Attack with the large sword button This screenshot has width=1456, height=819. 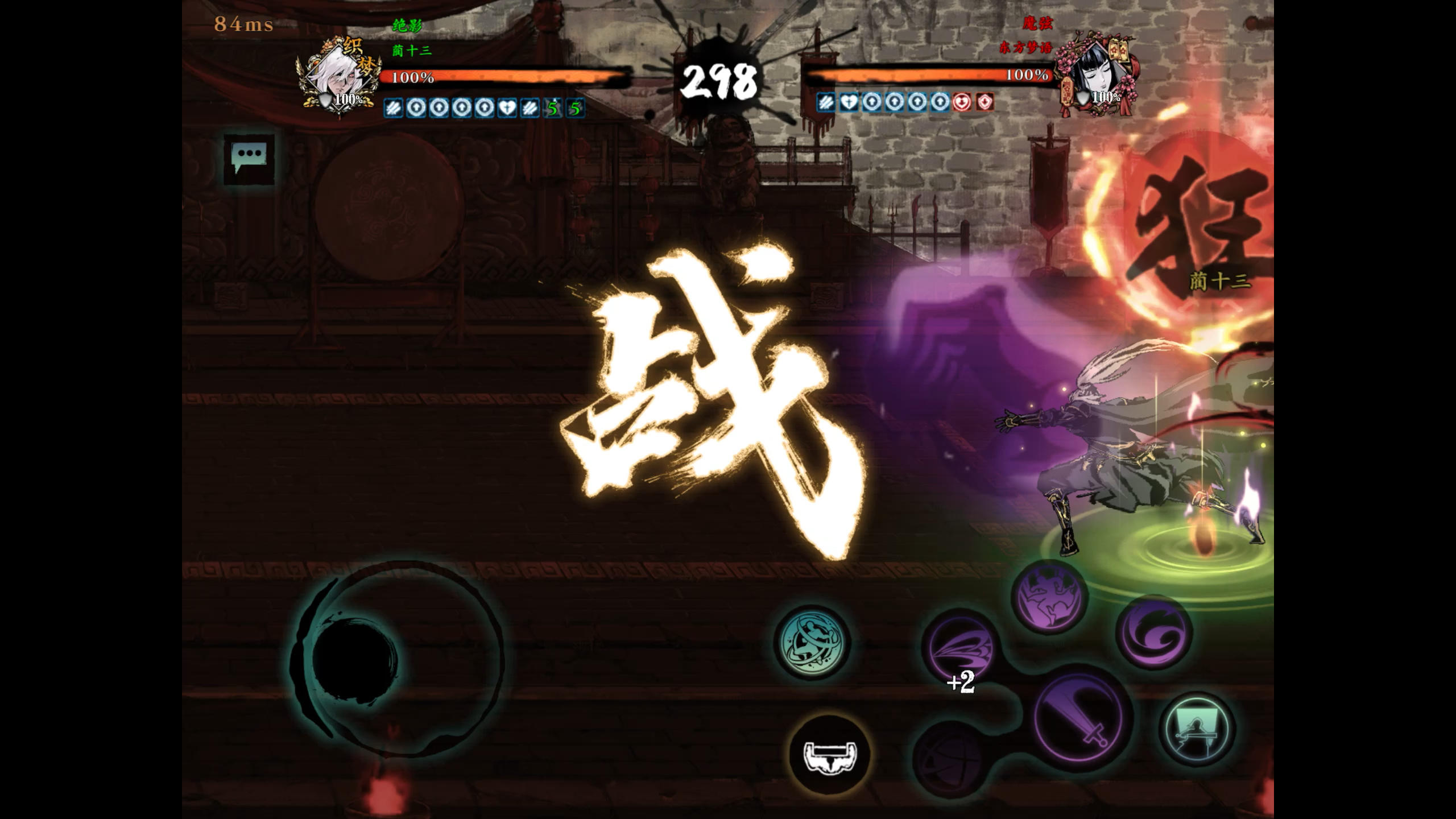[1081, 717]
